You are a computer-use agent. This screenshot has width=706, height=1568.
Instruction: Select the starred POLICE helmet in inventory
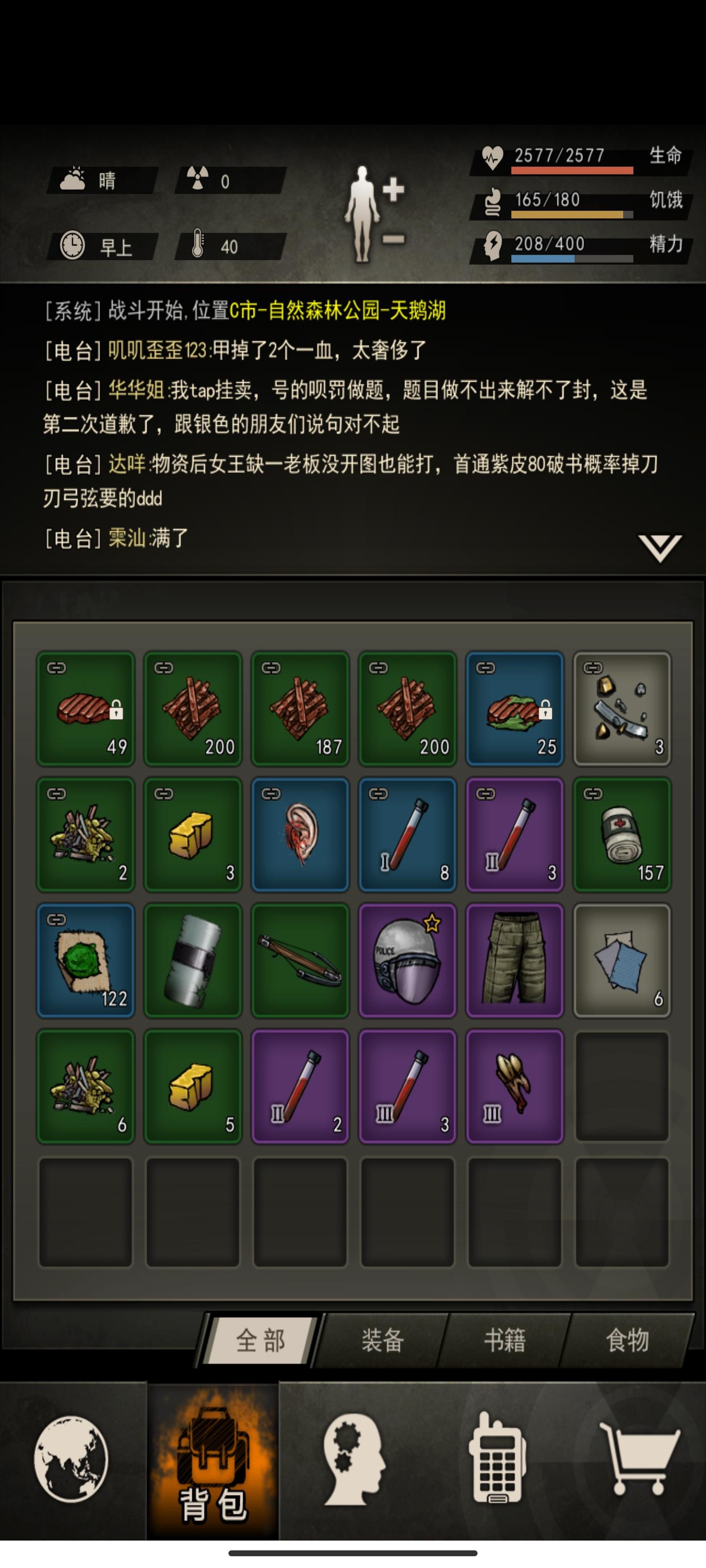point(407,960)
